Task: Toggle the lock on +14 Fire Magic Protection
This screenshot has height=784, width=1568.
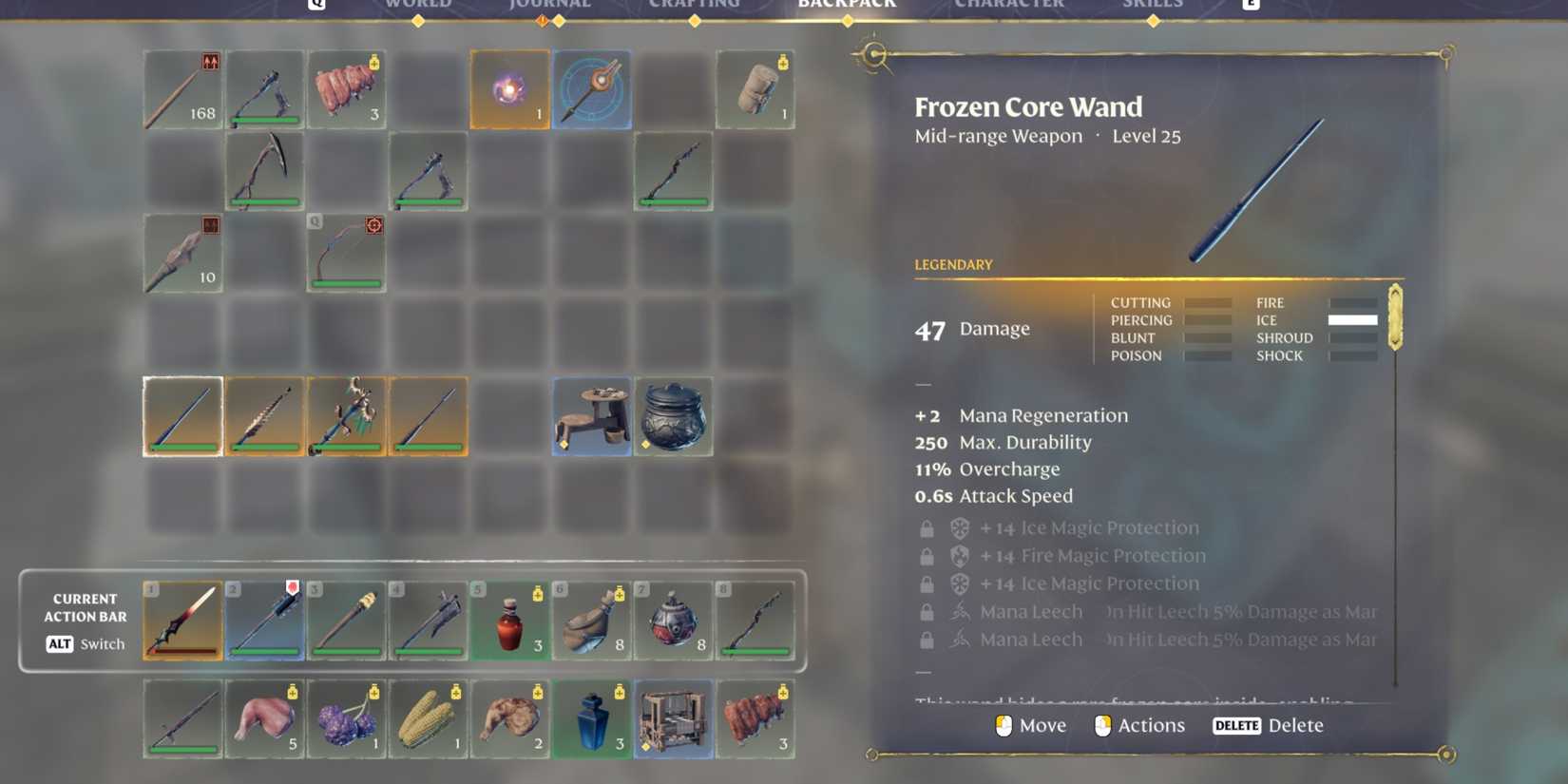Action: pos(926,555)
